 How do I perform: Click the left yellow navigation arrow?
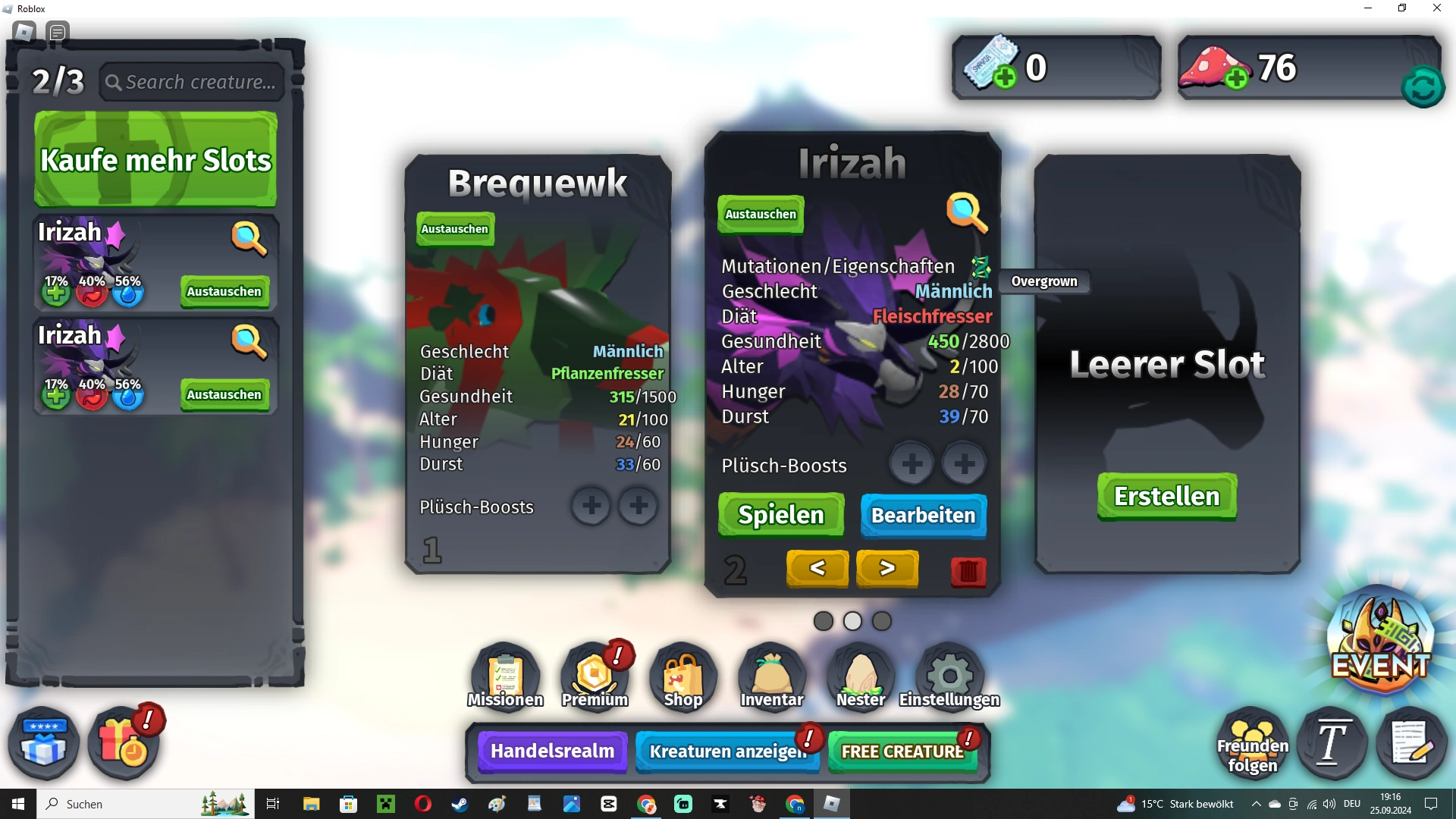click(x=817, y=569)
